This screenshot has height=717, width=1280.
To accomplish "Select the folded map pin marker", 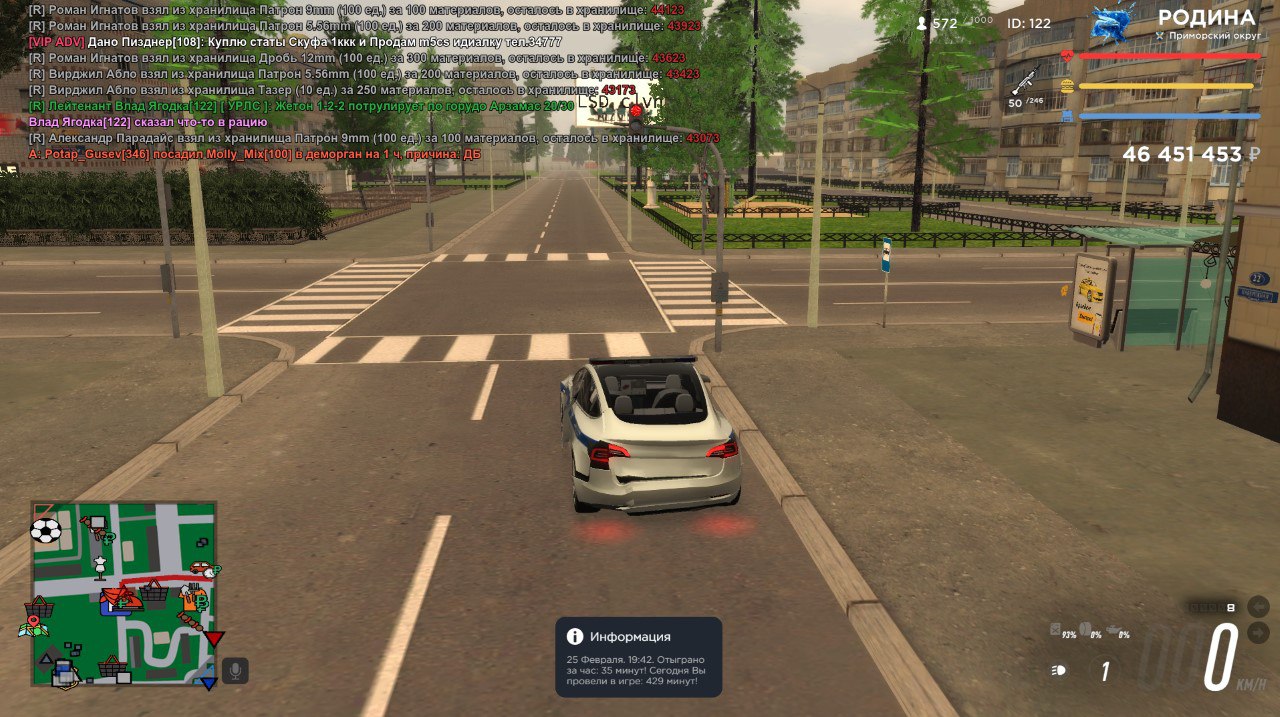I will coord(34,626).
